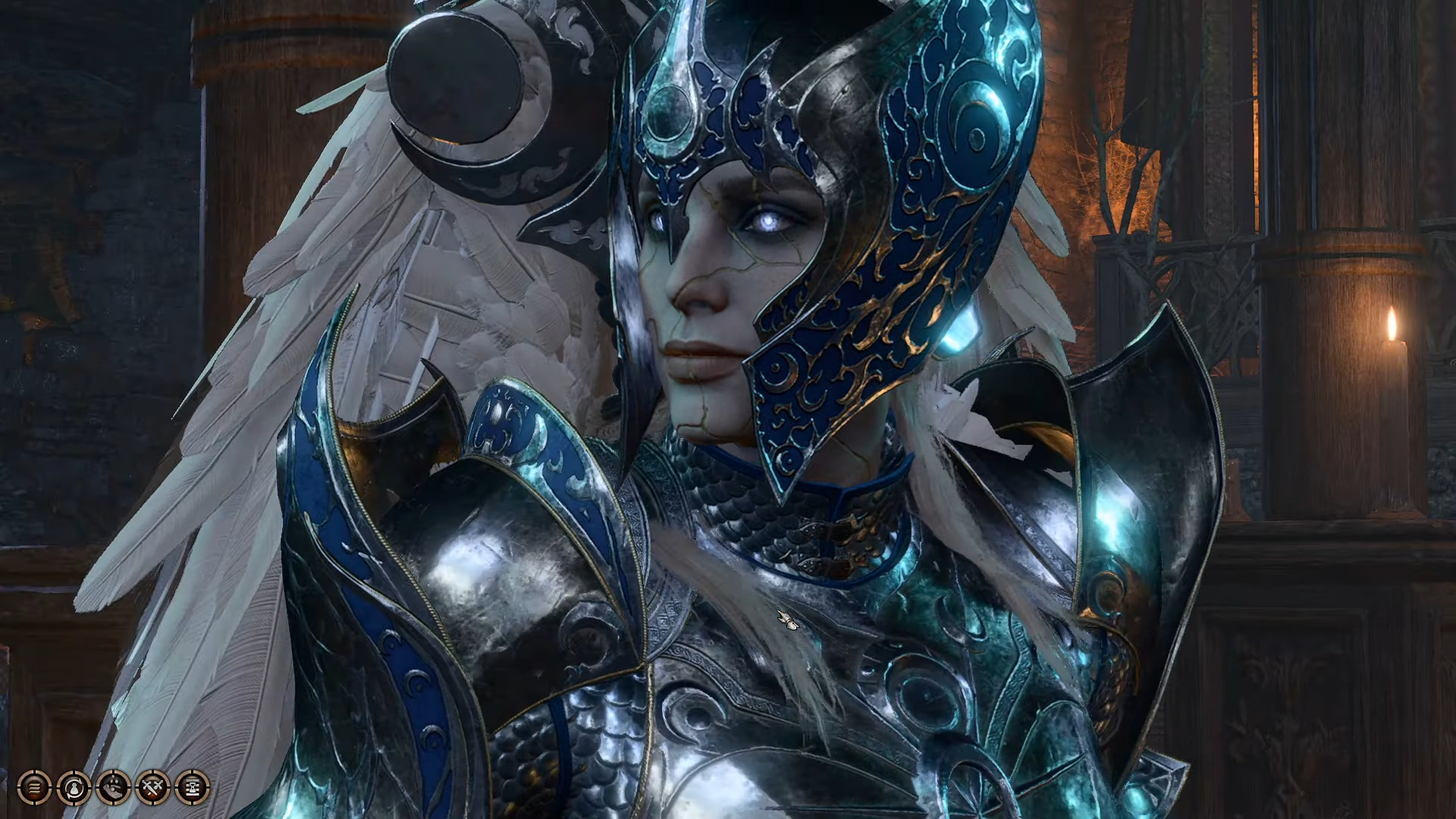Open the three-line game menu button
This screenshot has height=819, width=1456.
(34, 788)
